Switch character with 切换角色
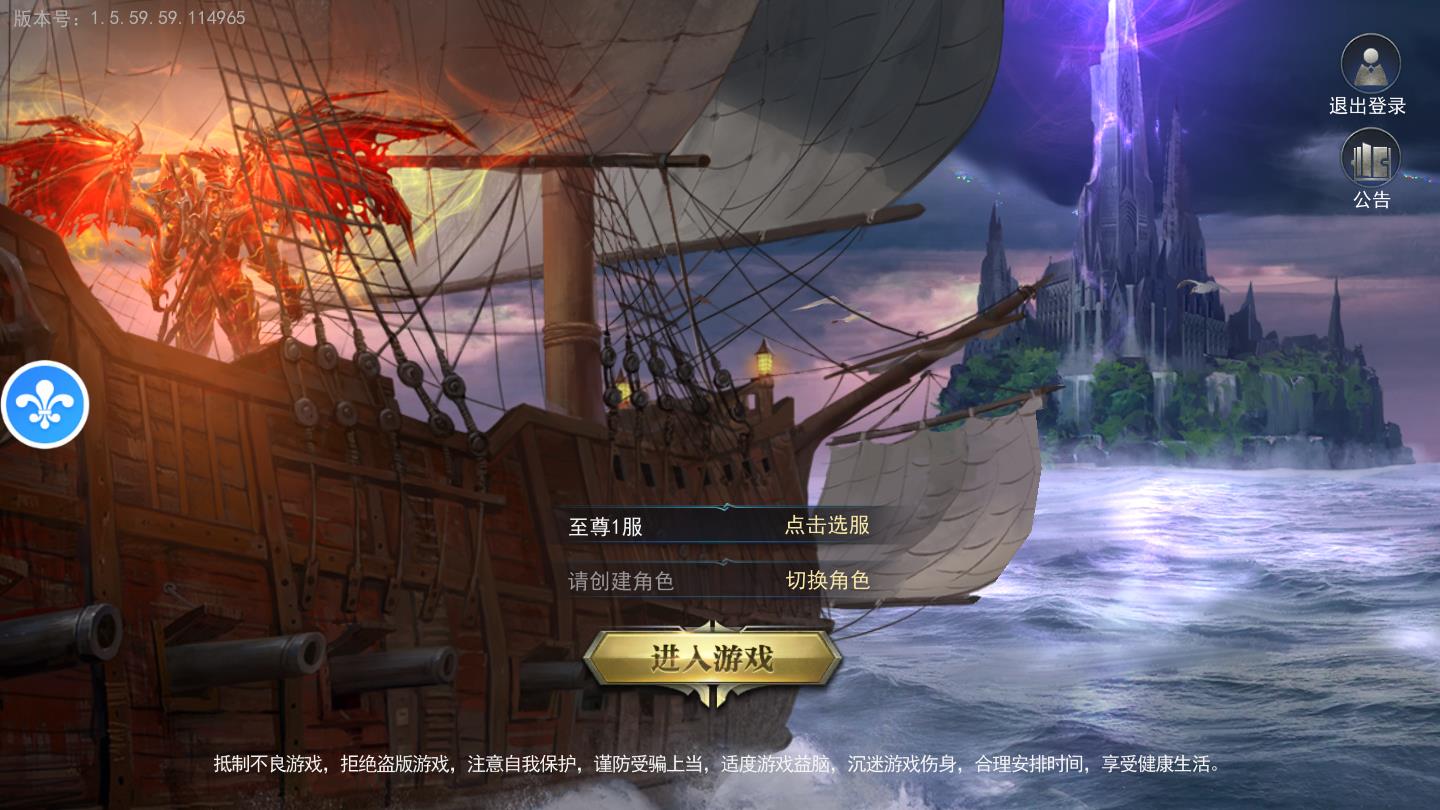Image resolution: width=1440 pixels, height=810 pixels. click(x=827, y=580)
